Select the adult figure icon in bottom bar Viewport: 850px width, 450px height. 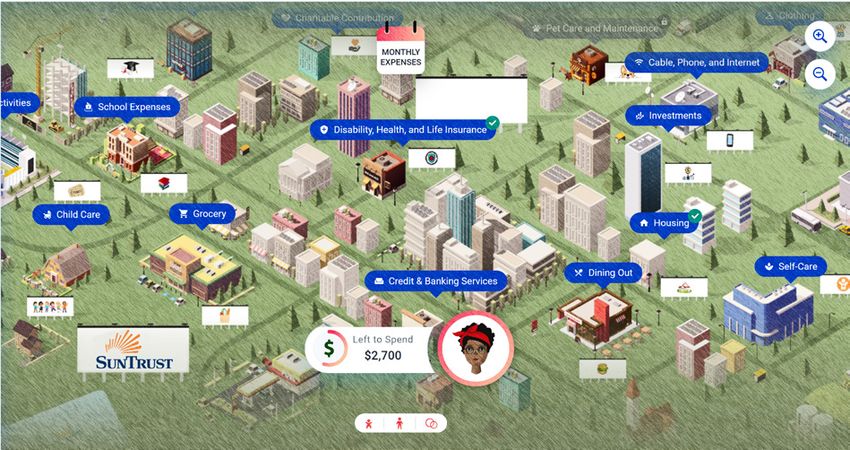pyautogui.click(x=401, y=423)
